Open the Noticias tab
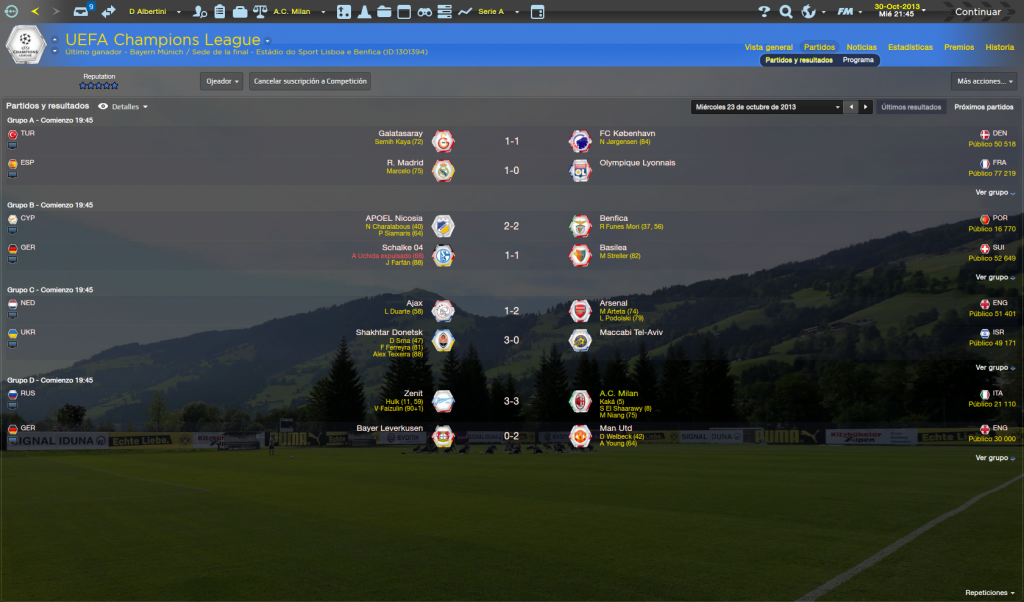This screenshot has width=1024, height=602. [x=861, y=47]
